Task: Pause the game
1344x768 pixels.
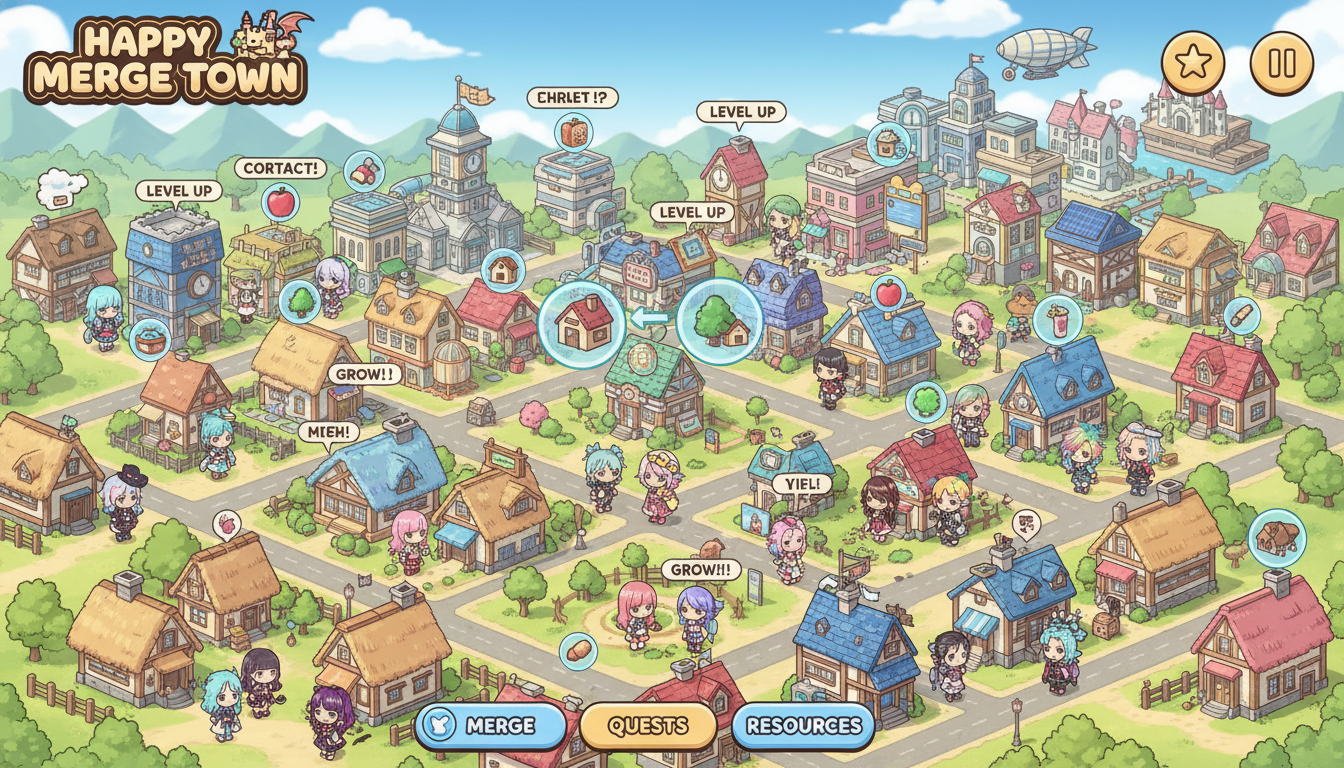Action: (x=1281, y=64)
